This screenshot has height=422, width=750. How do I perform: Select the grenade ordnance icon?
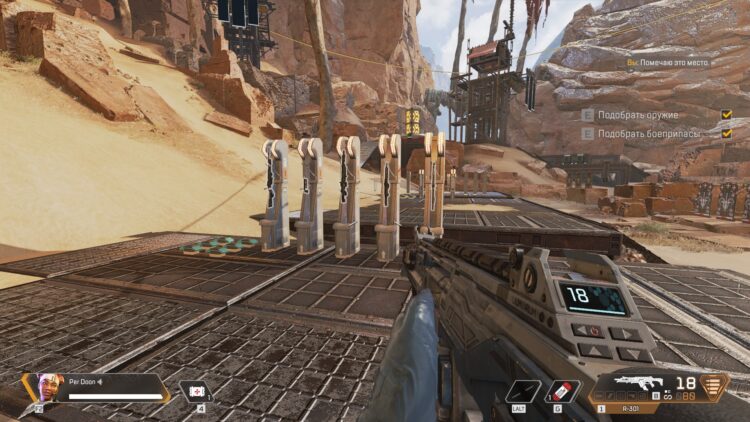(562, 391)
